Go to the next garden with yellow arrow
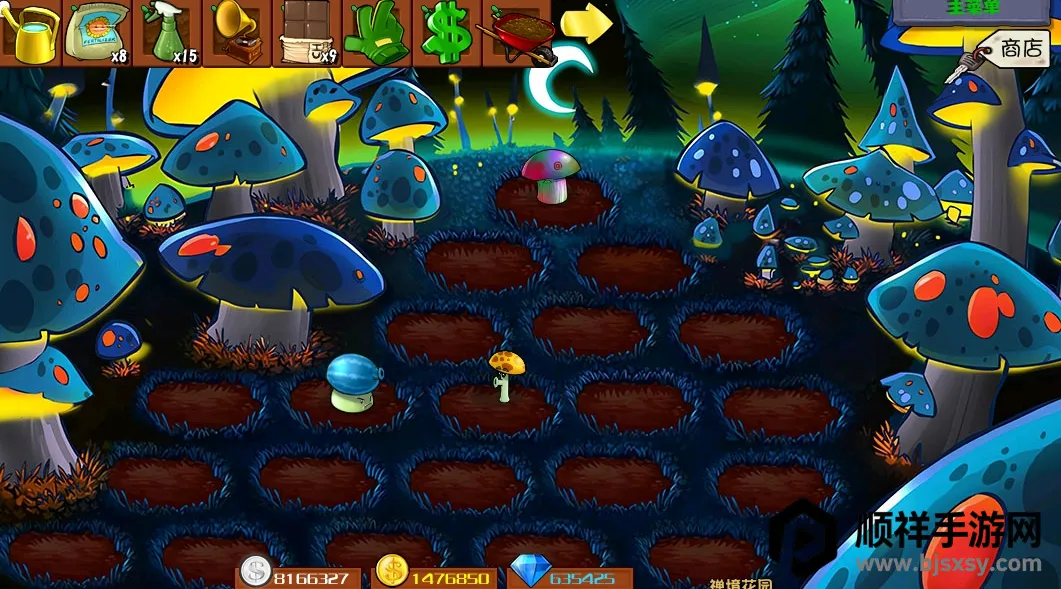The image size is (1061, 589). (x=586, y=24)
